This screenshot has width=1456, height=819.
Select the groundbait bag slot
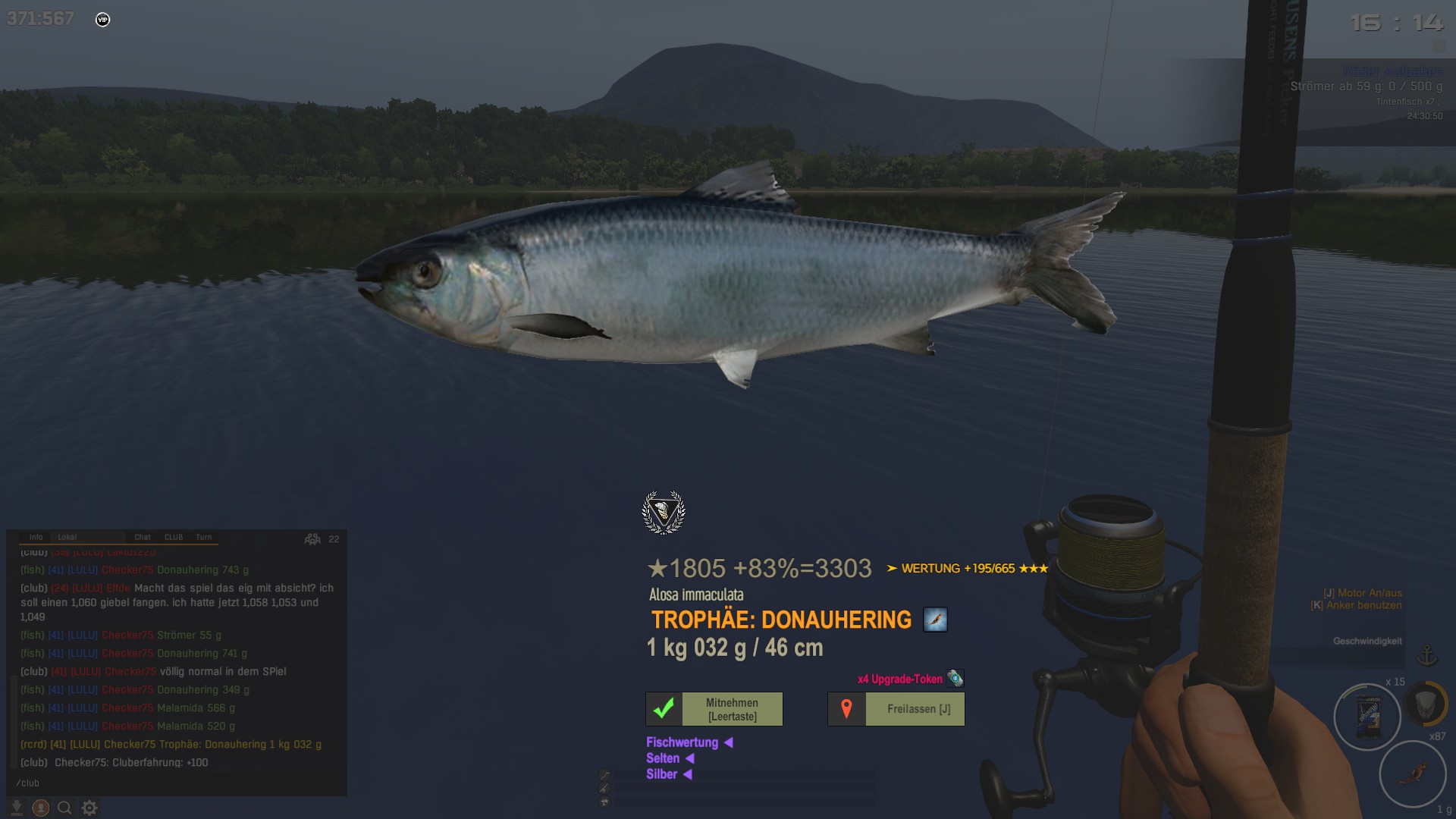click(x=1367, y=717)
